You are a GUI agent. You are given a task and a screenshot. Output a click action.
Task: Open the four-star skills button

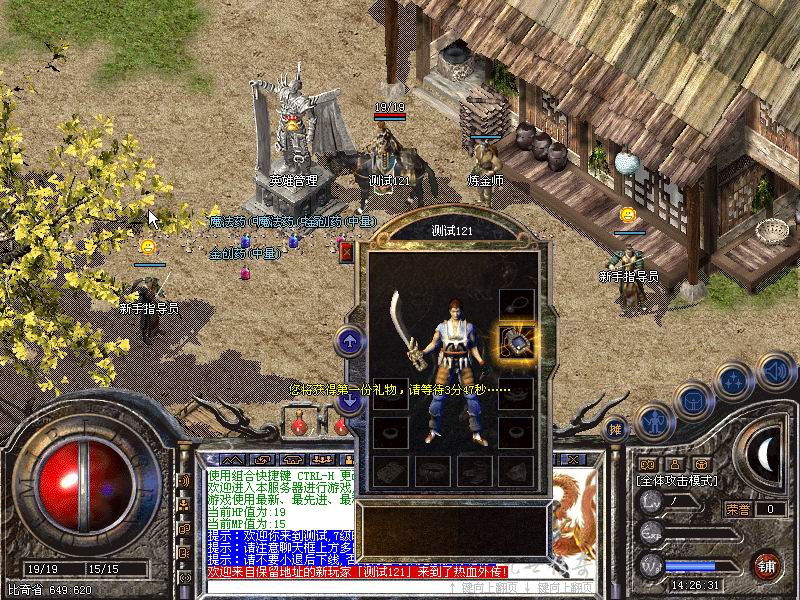click(x=733, y=381)
